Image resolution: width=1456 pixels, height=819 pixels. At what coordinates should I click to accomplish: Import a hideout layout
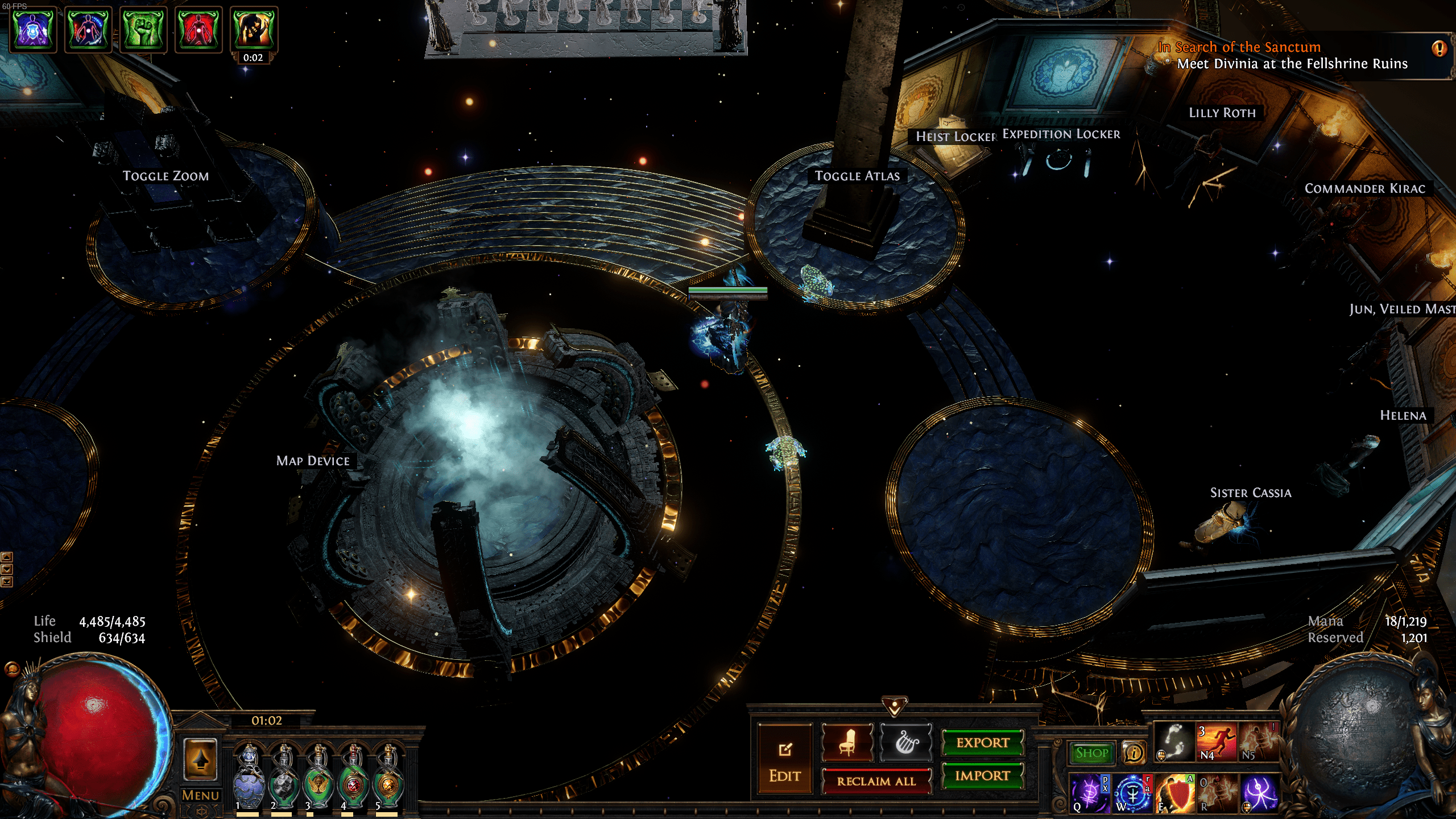pyautogui.click(x=982, y=776)
